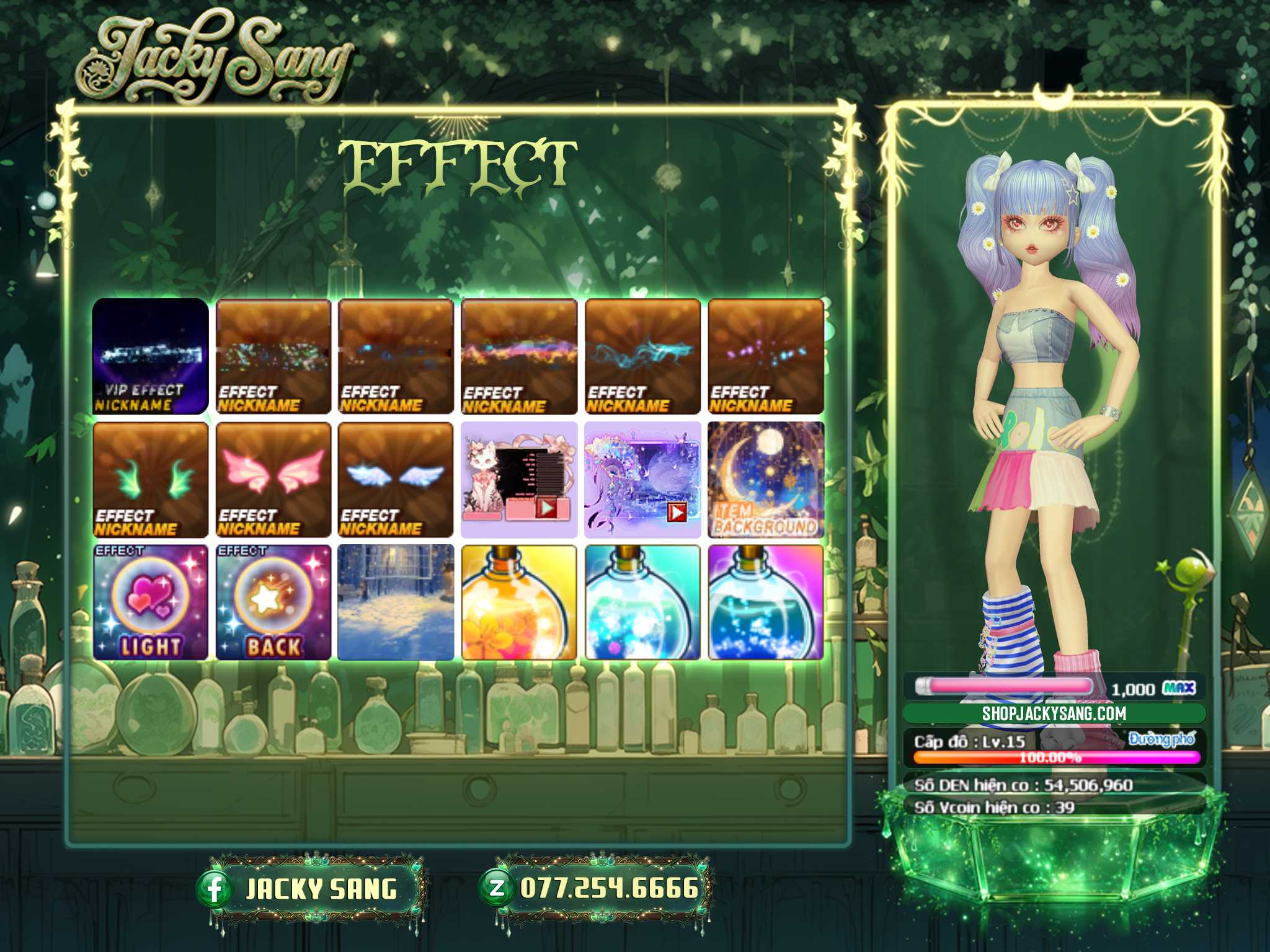Screen dimensions: 1270x952
Task: Open the cat-themed frame item
Action: click(x=519, y=480)
